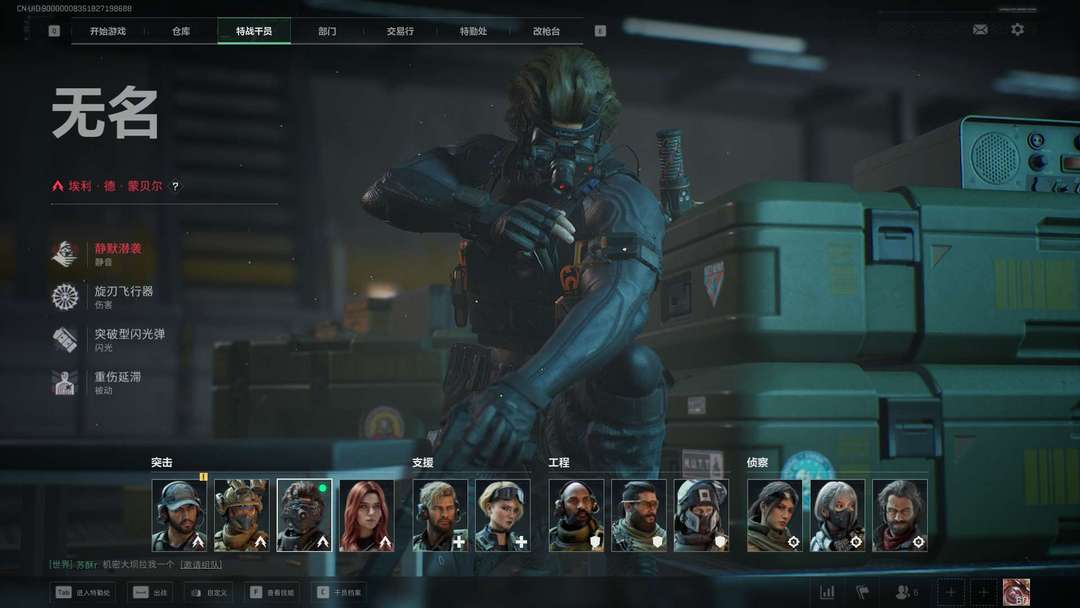Switch to the 仓库 warehouse tab
Image resolution: width=1080 pixels, height=608 pixels.
coord(181,31)
